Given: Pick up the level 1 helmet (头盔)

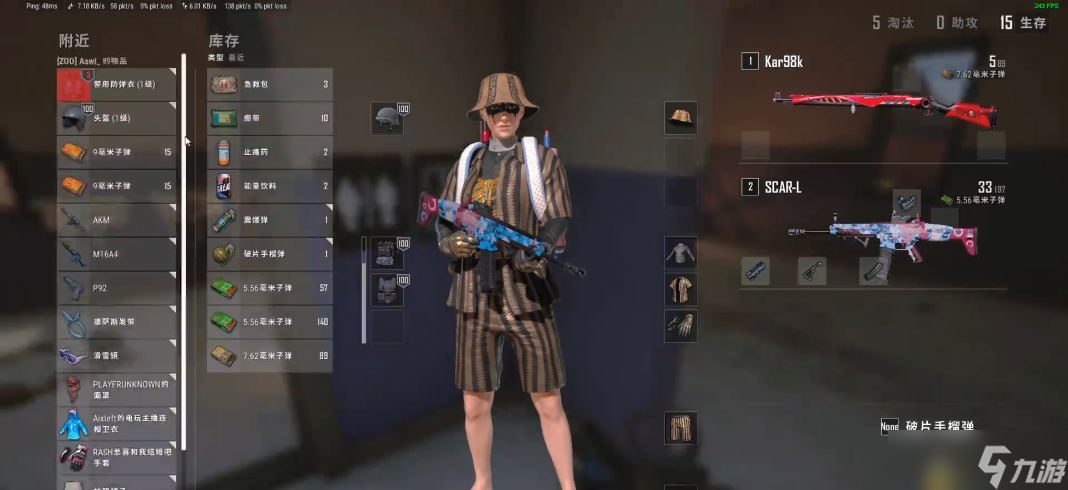Looking at the screenshot, I should [x=116, y=118].
